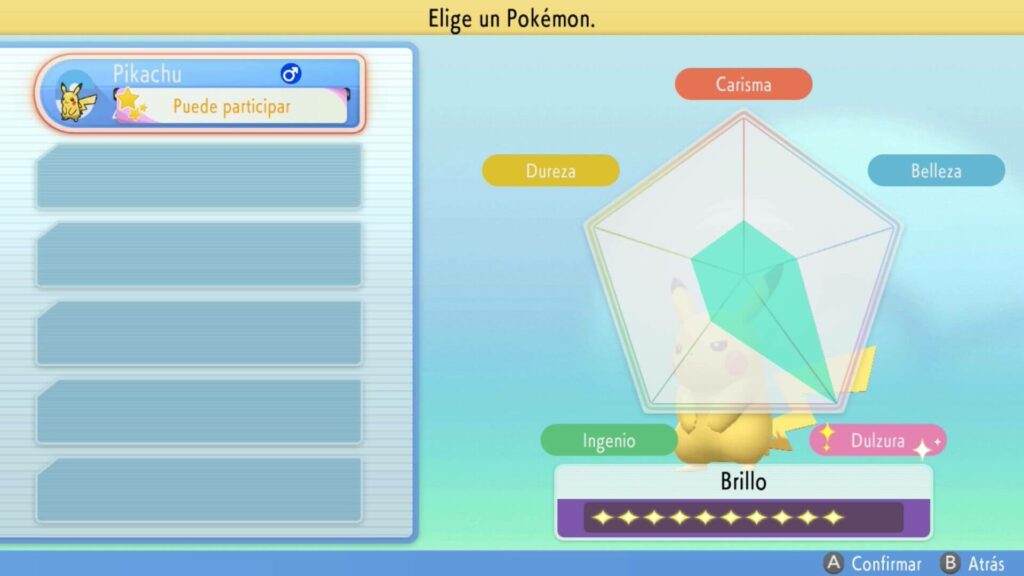Select the Belleza condition label
Viewport: 1024px width, 576px height.
(x=935, y=171)
